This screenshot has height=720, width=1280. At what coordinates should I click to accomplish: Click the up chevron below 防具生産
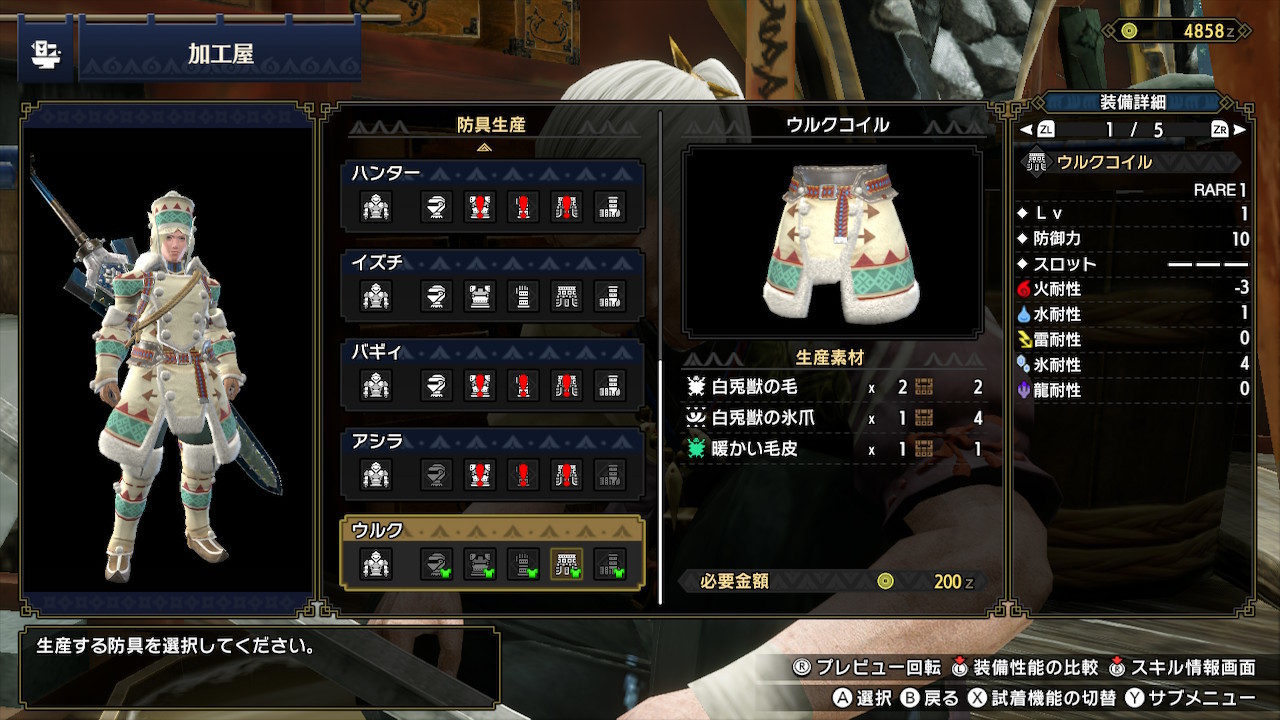[485, 147]
